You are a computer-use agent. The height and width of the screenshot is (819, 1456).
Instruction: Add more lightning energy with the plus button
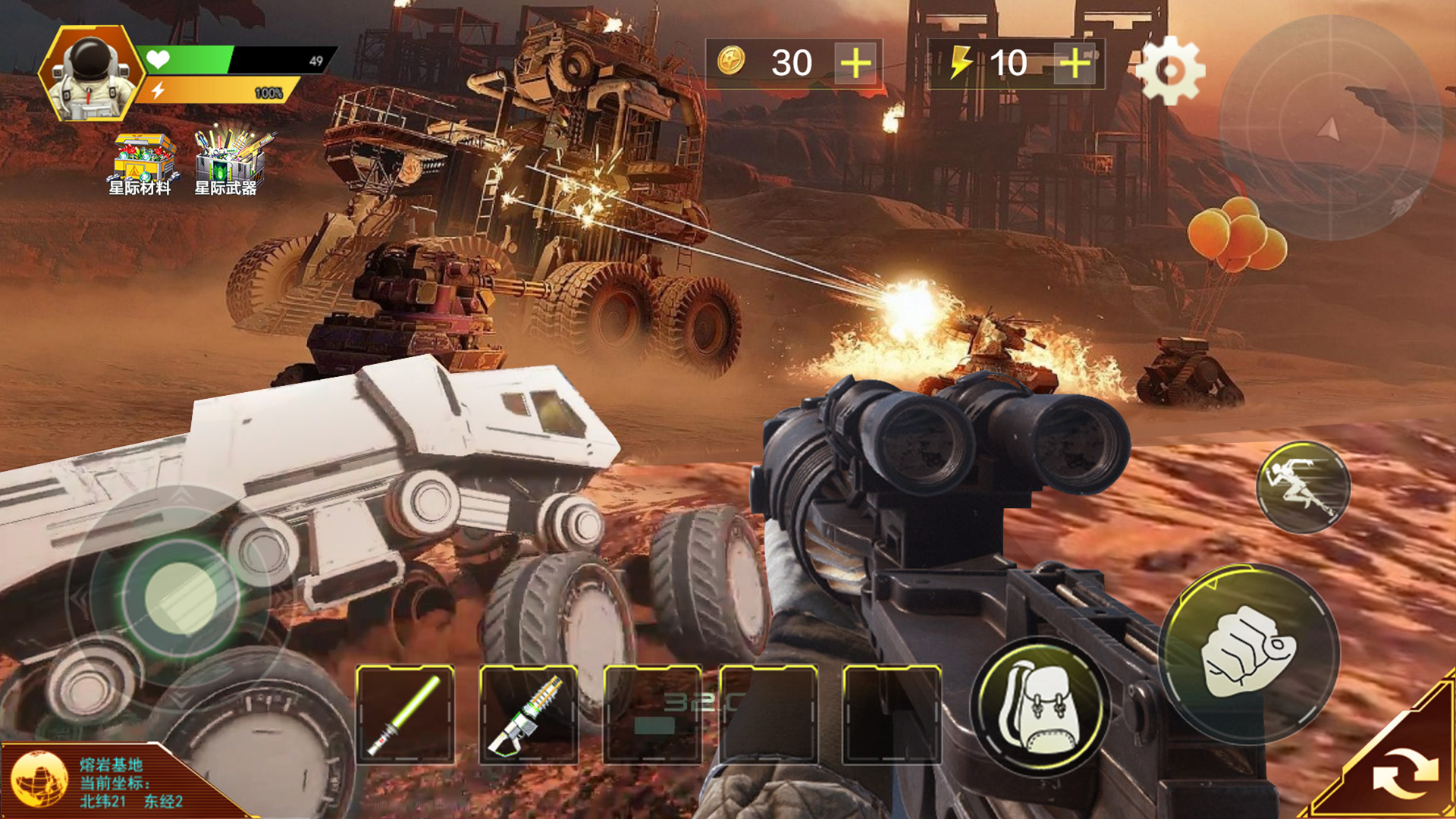pos(1075,63)
